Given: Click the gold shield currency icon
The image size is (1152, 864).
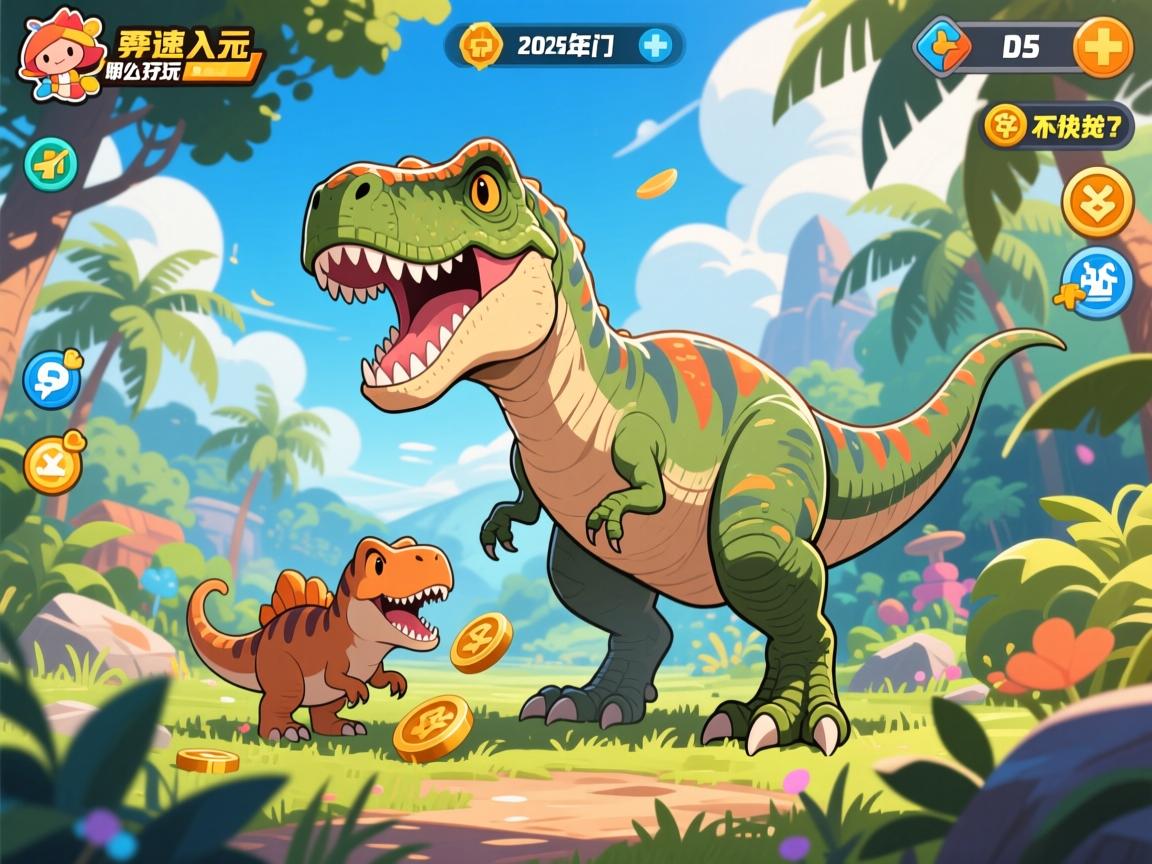Looking at the screenshot, I should click(480, 45).
